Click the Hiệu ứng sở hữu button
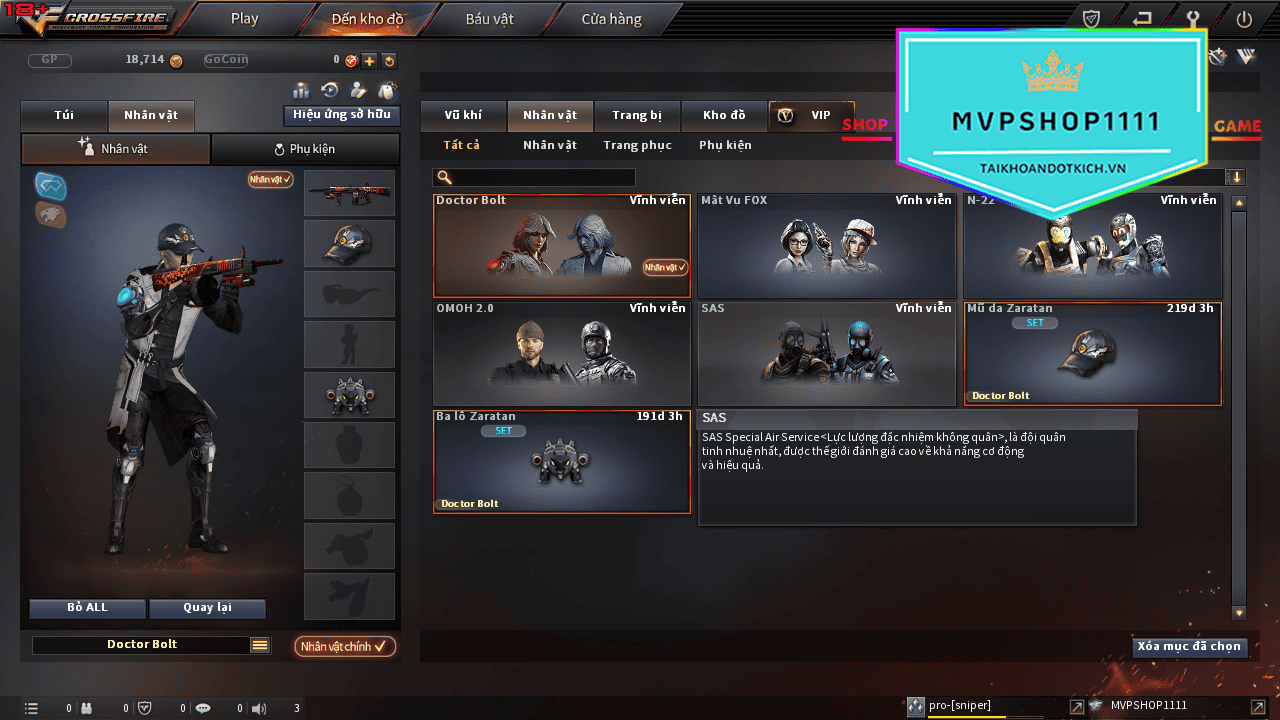 coord(341,115)
